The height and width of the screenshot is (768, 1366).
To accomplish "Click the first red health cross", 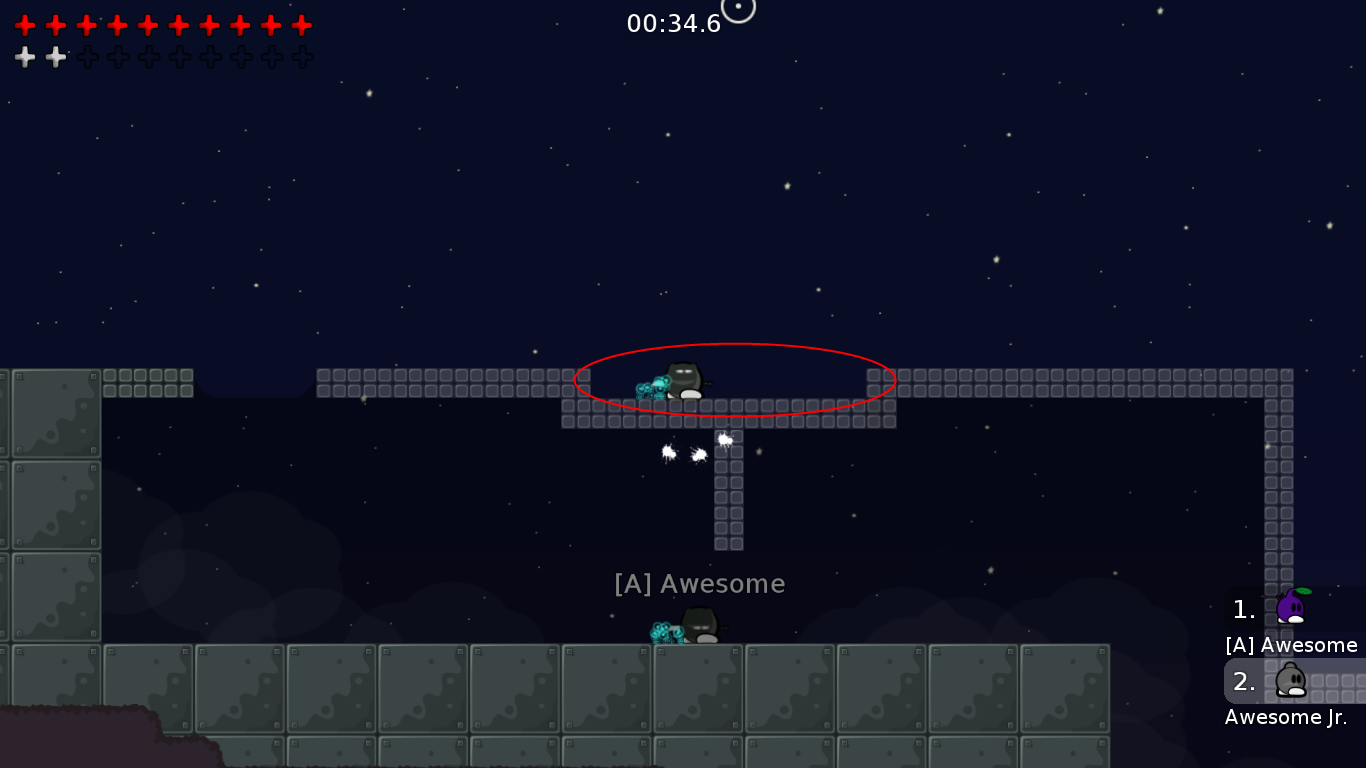I will tap(24, 24).
